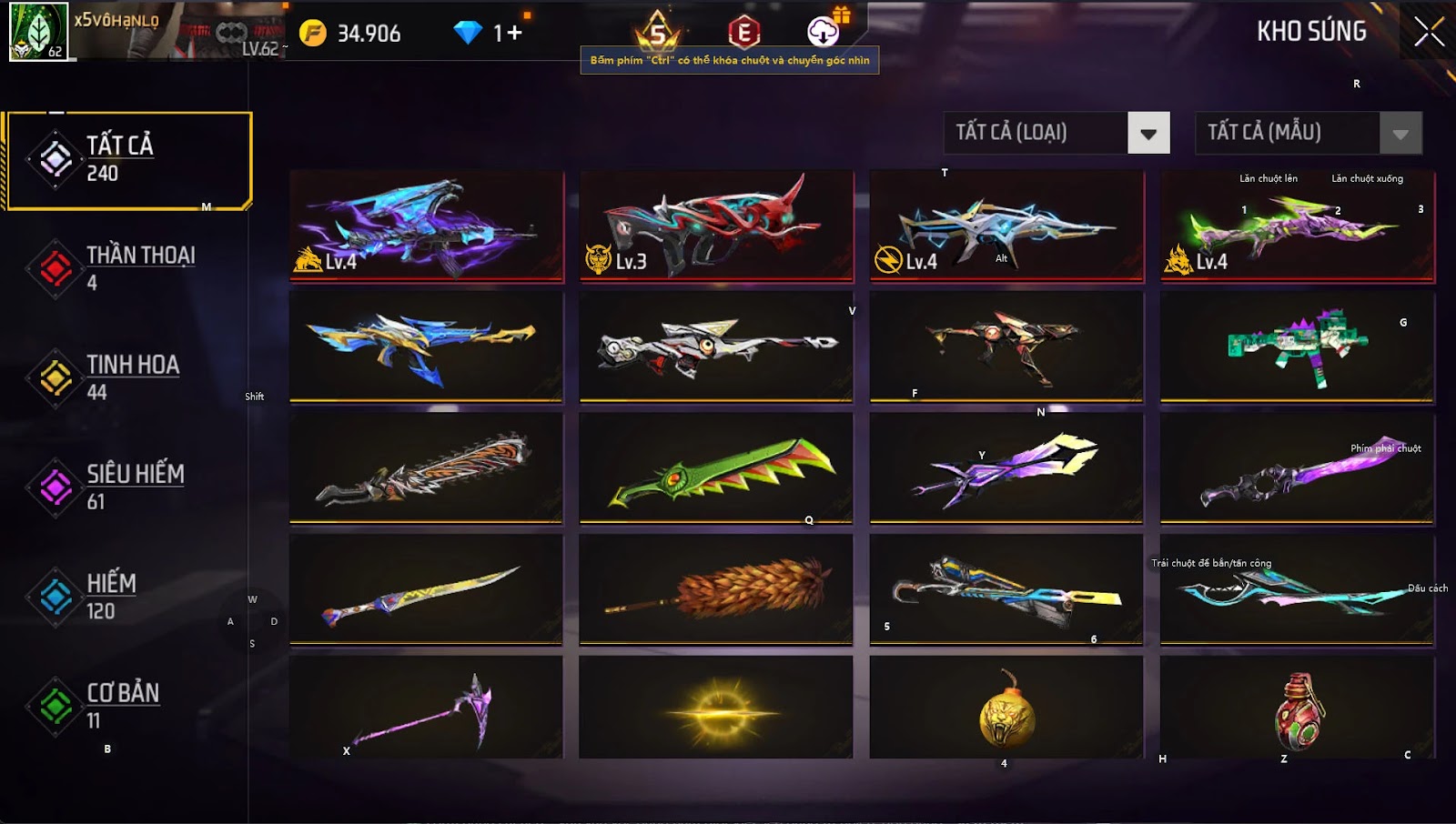The width and height of the screenshot is (1456, 824).
Task: Select the Lv.4 purple dragon rifle thumbnail
Action: pos(425,227)
